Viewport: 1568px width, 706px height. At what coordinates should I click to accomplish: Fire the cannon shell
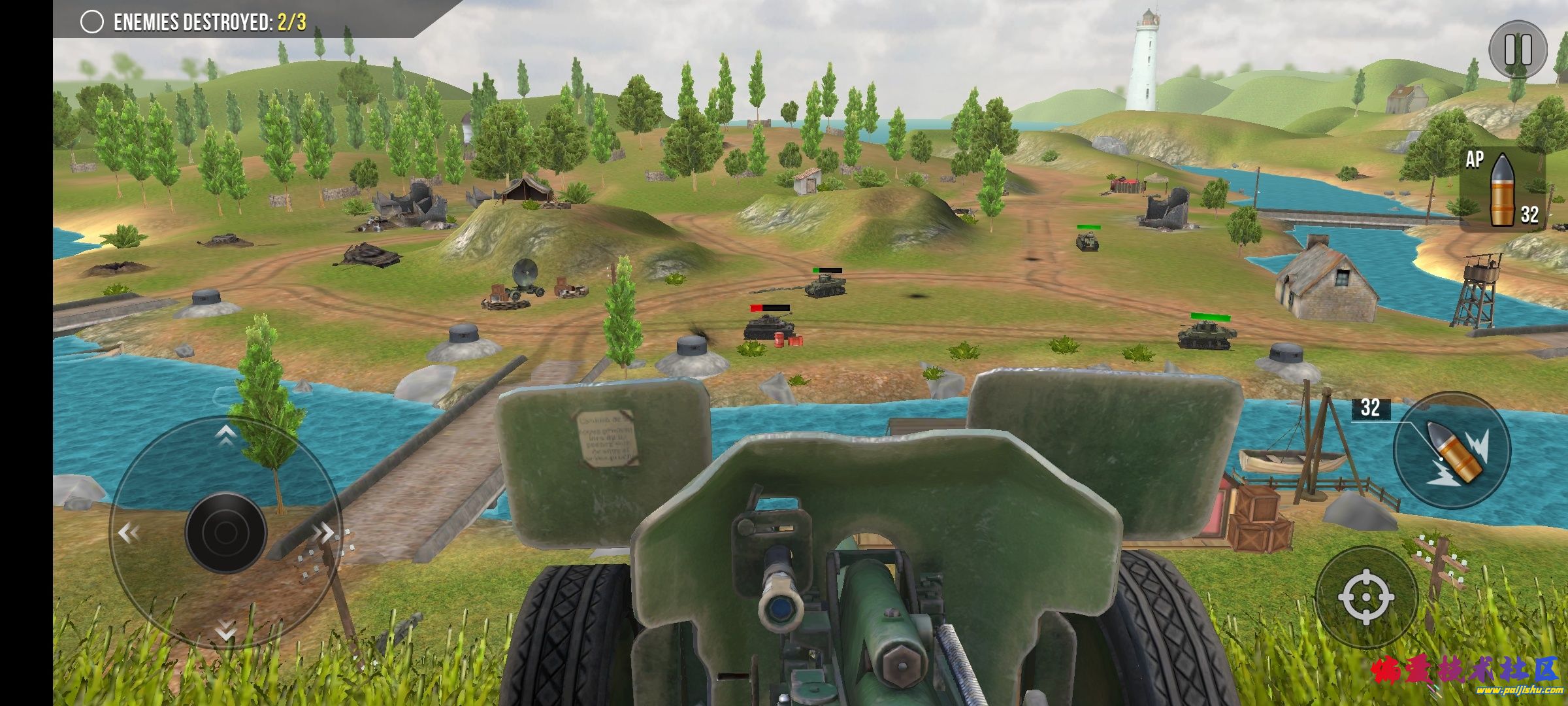[1452, 450]
